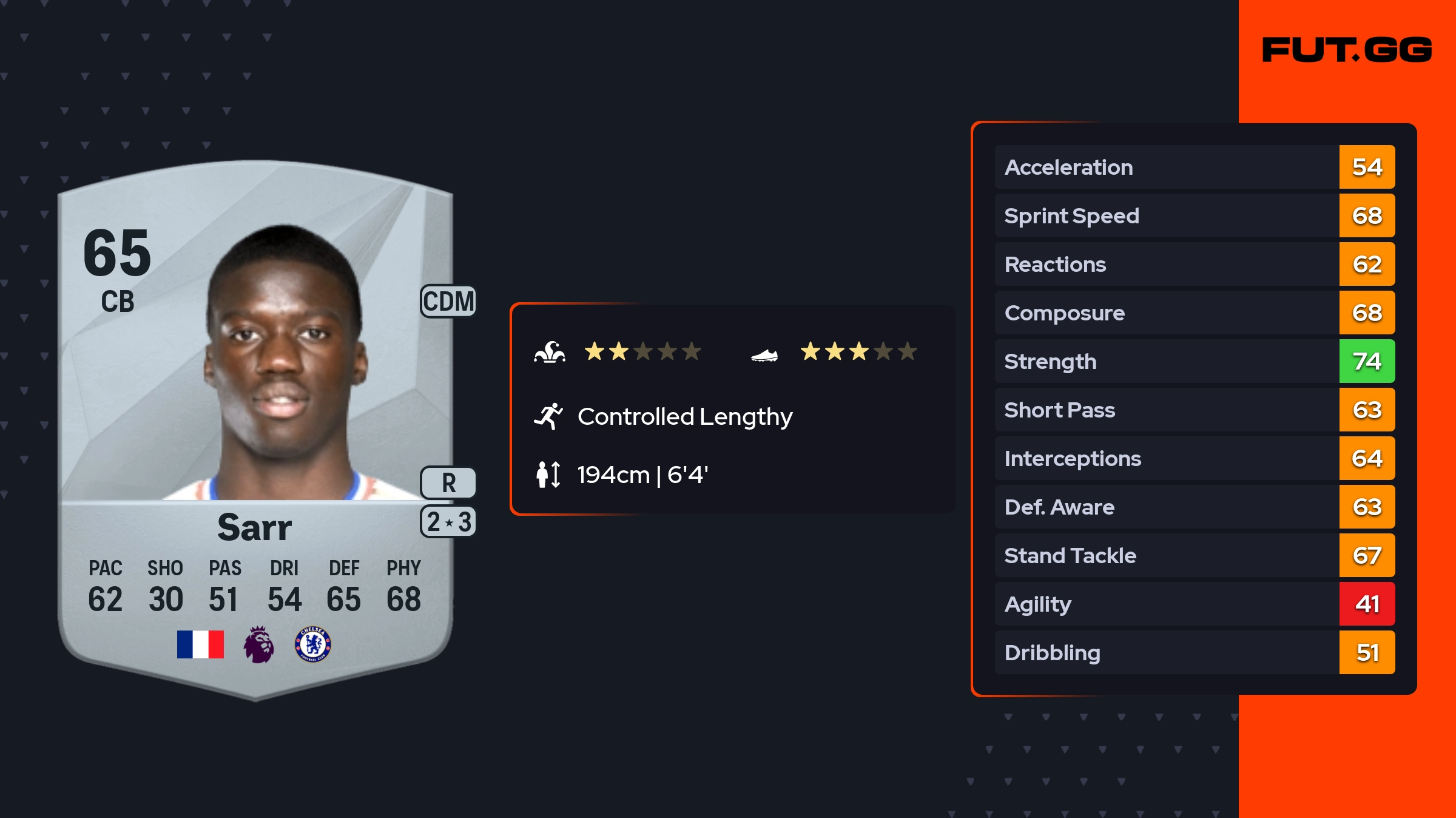Choose the Chelsea club badge
1456x818 pixels.
313,644
